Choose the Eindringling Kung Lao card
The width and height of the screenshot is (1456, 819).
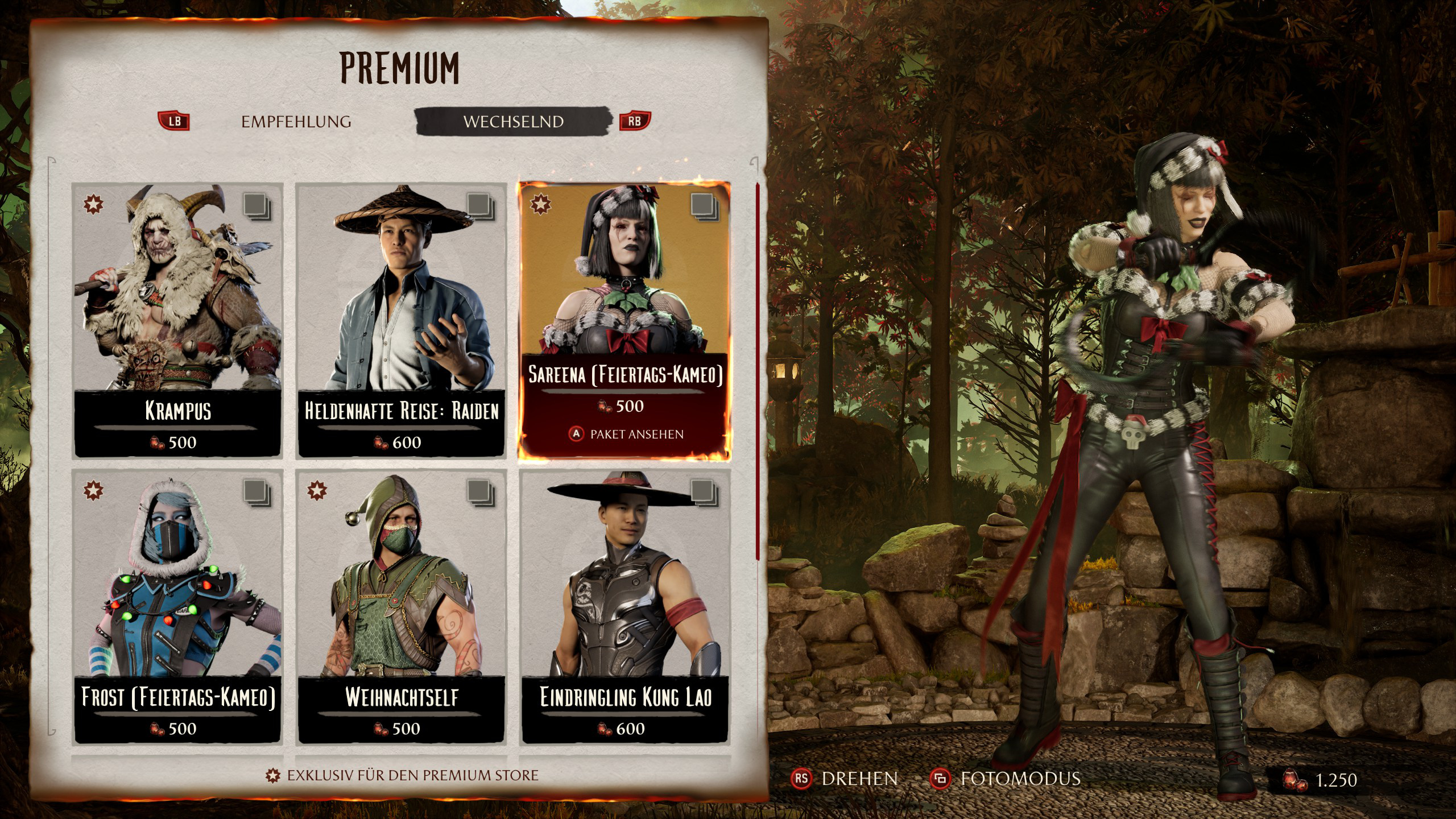coord(625,606)
